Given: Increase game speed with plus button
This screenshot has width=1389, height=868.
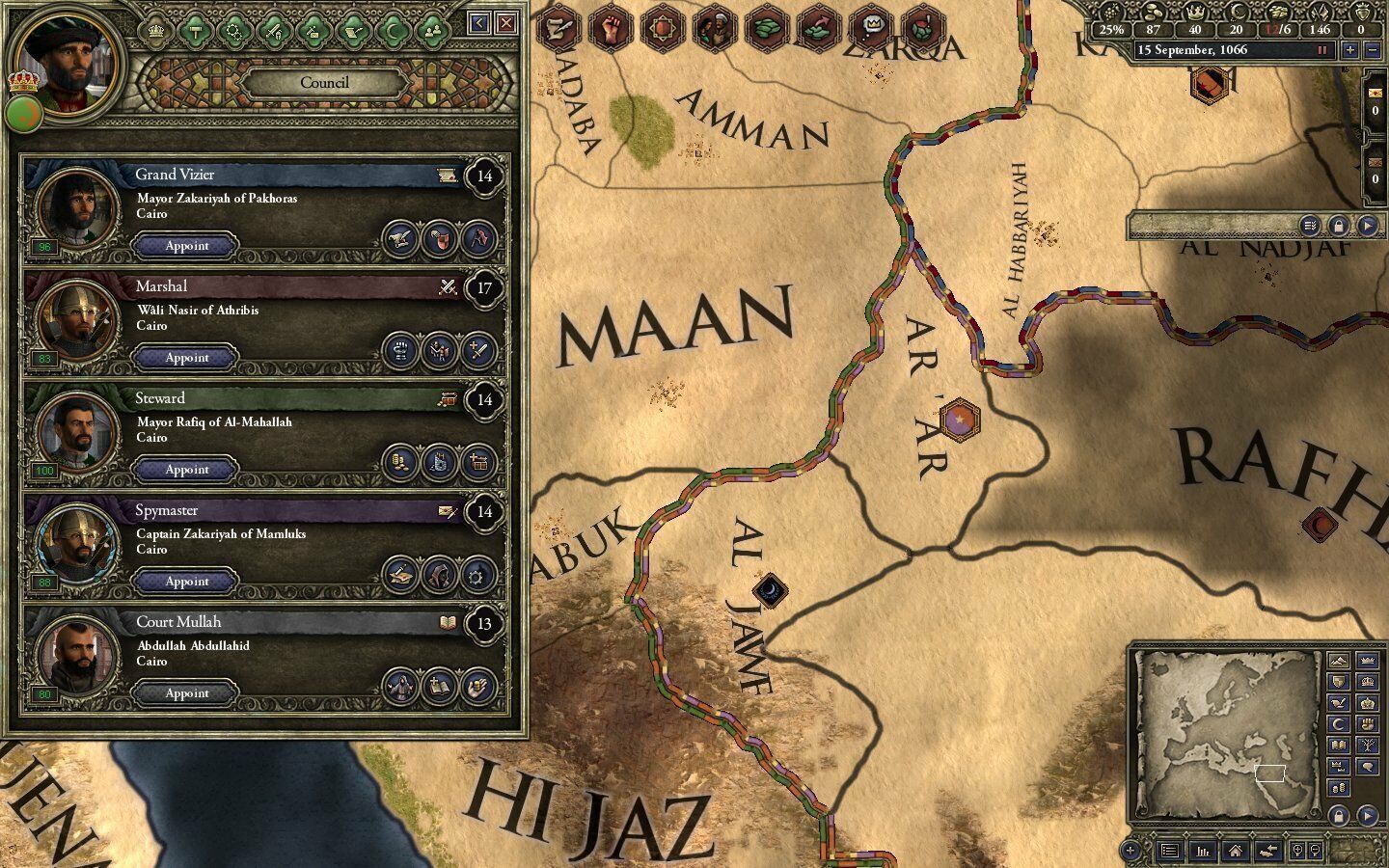Looking at the screenshot, I should 1349,50.
